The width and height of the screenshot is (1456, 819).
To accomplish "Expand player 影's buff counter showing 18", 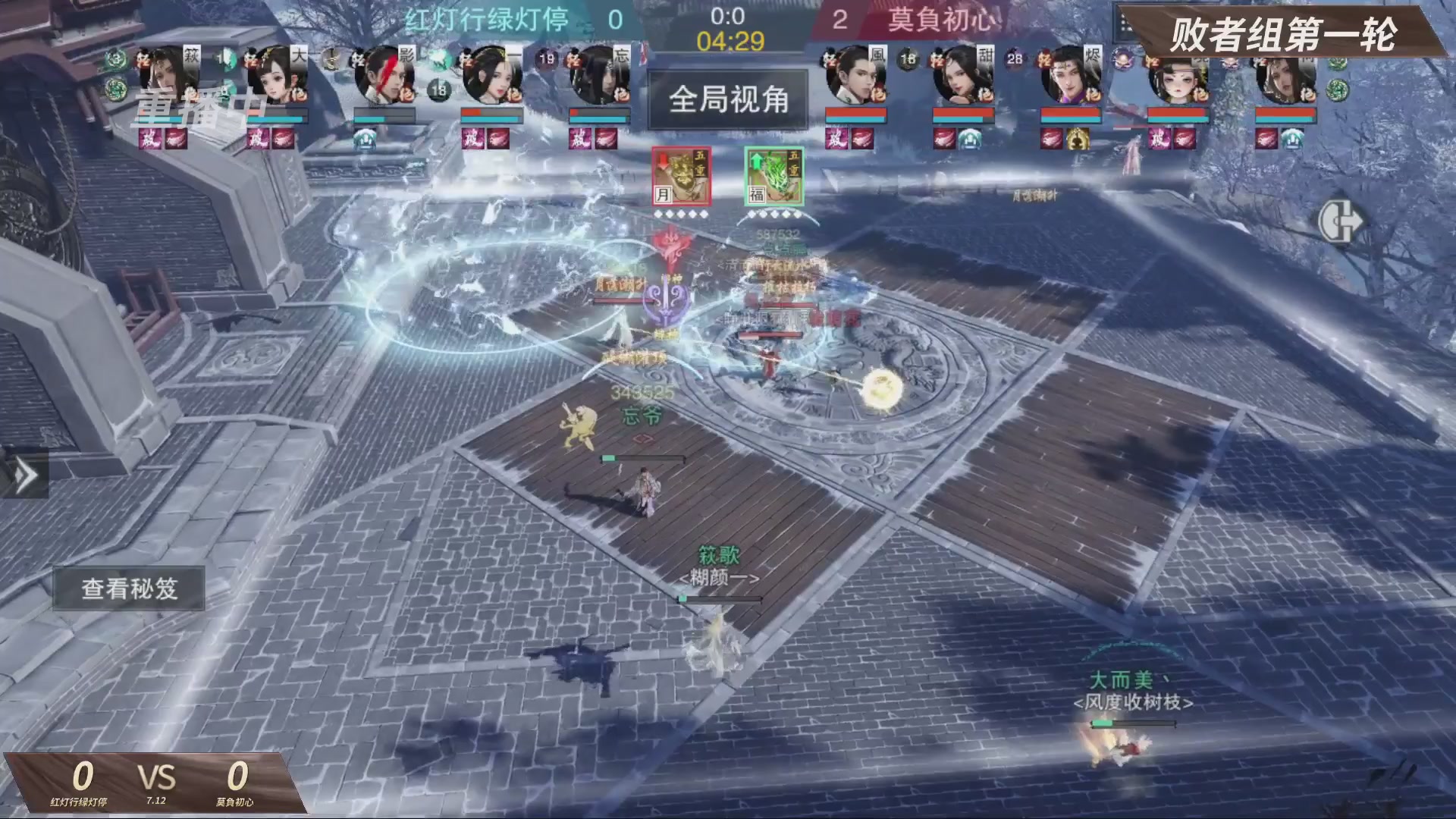I will tap(438, 89).
